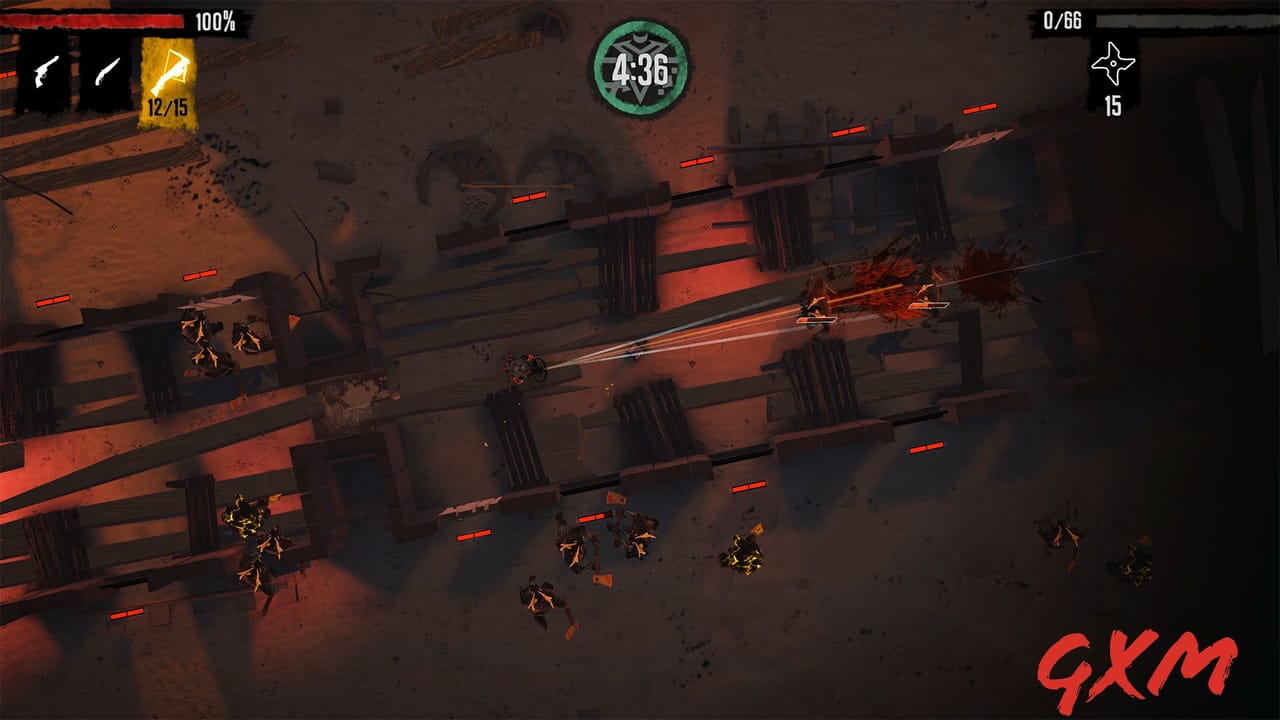Click the weapon slot row in the HUD

pyautogui.click(x=106, y=69)
